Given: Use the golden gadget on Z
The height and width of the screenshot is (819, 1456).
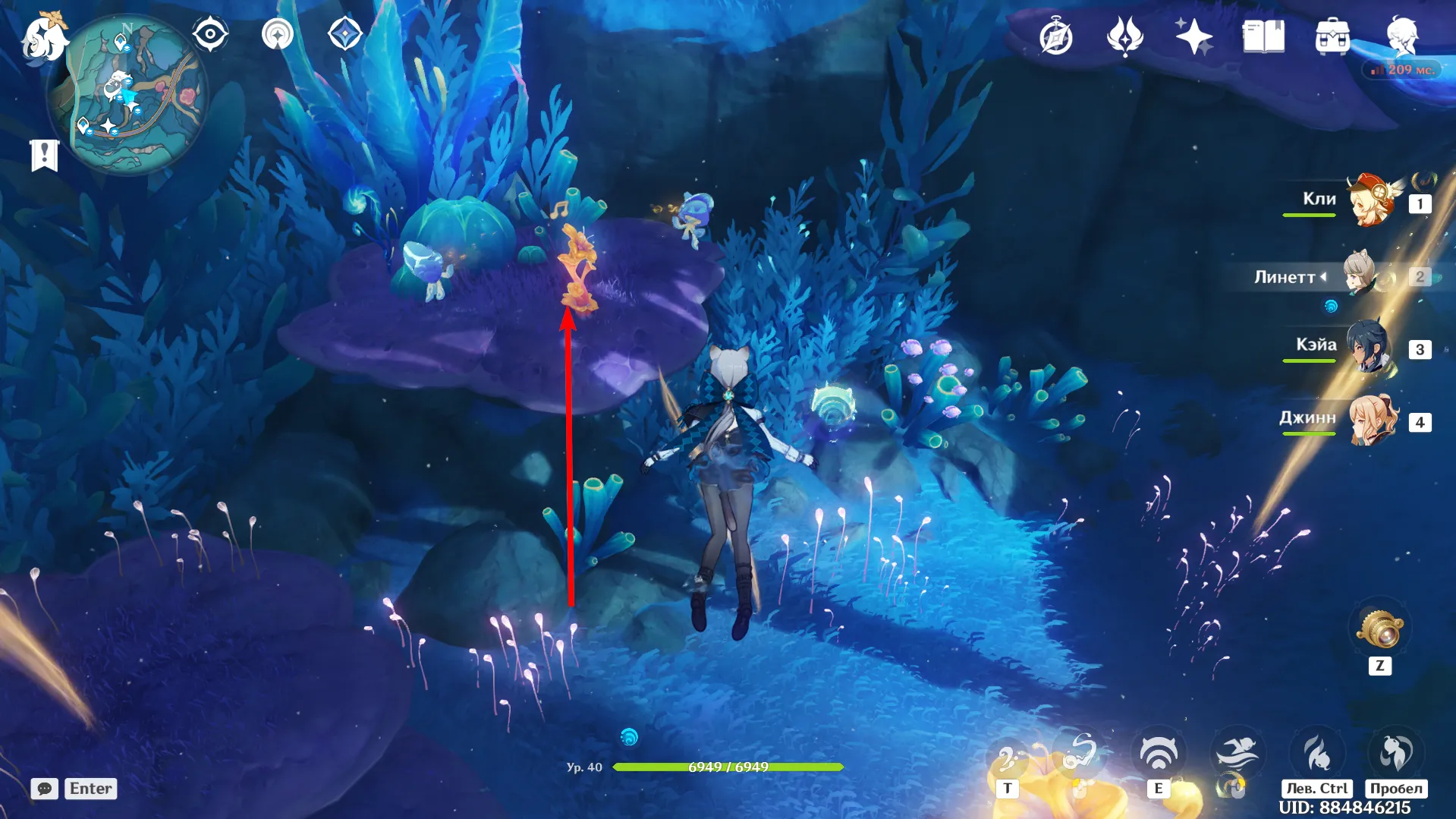Looking at the screenshot, I should [1380, 628].
